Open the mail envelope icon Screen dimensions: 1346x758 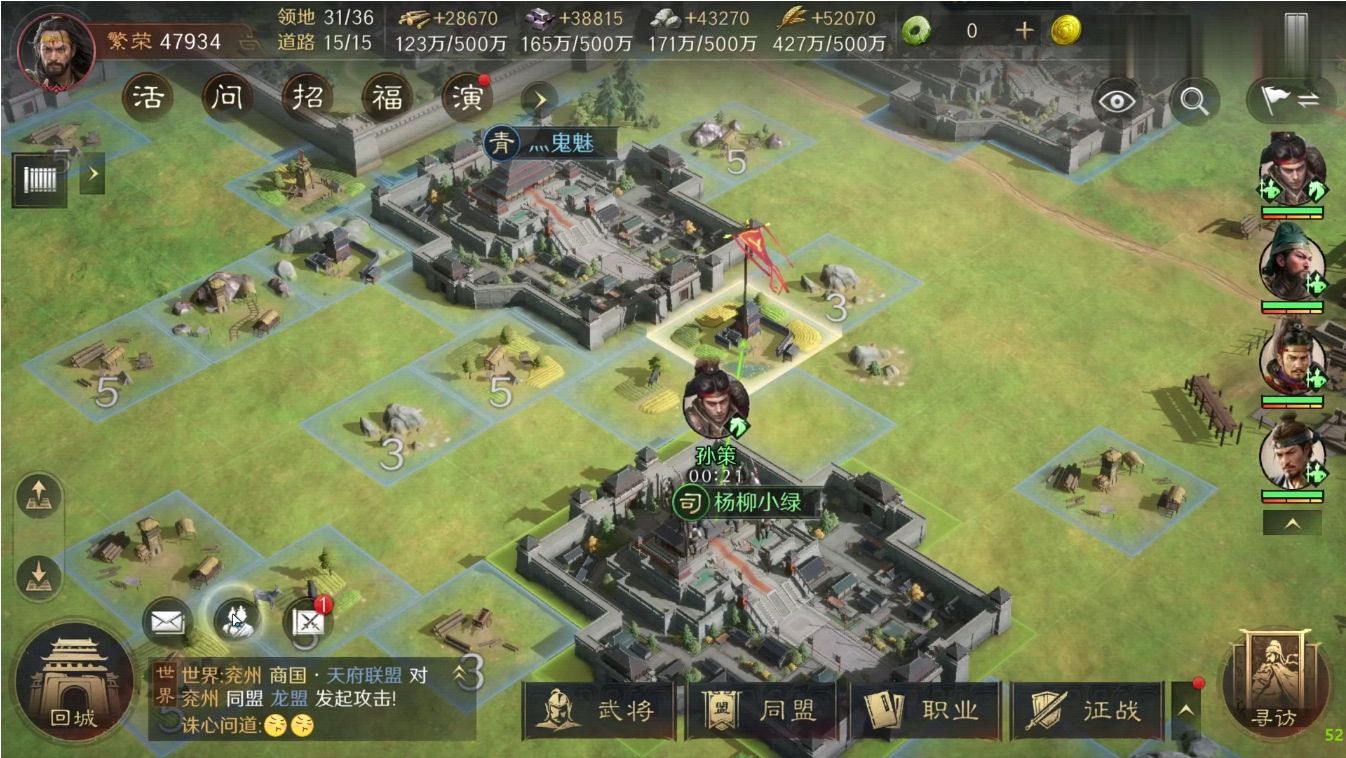coord(165,619)
